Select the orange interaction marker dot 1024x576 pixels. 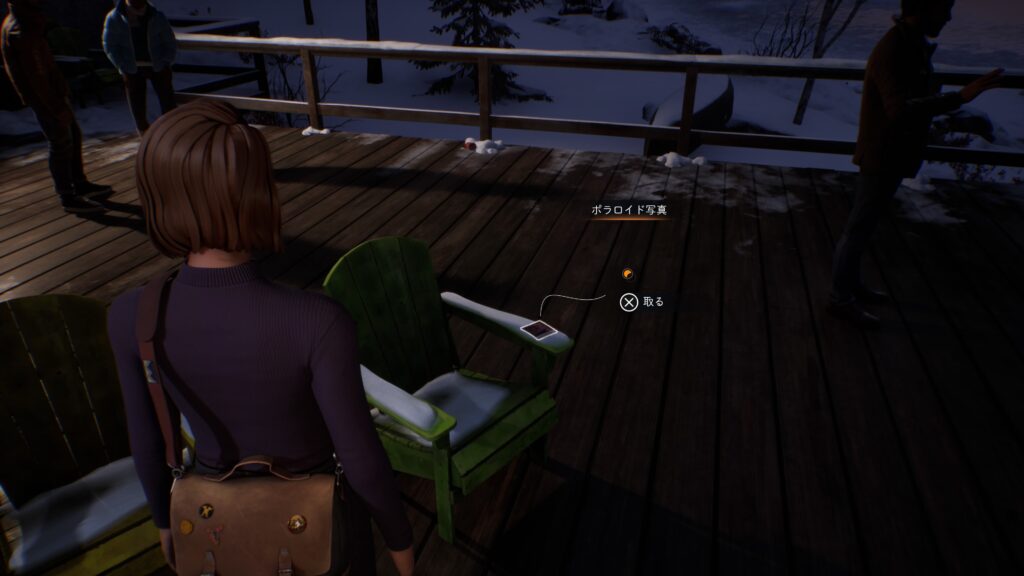coord(626,272)
